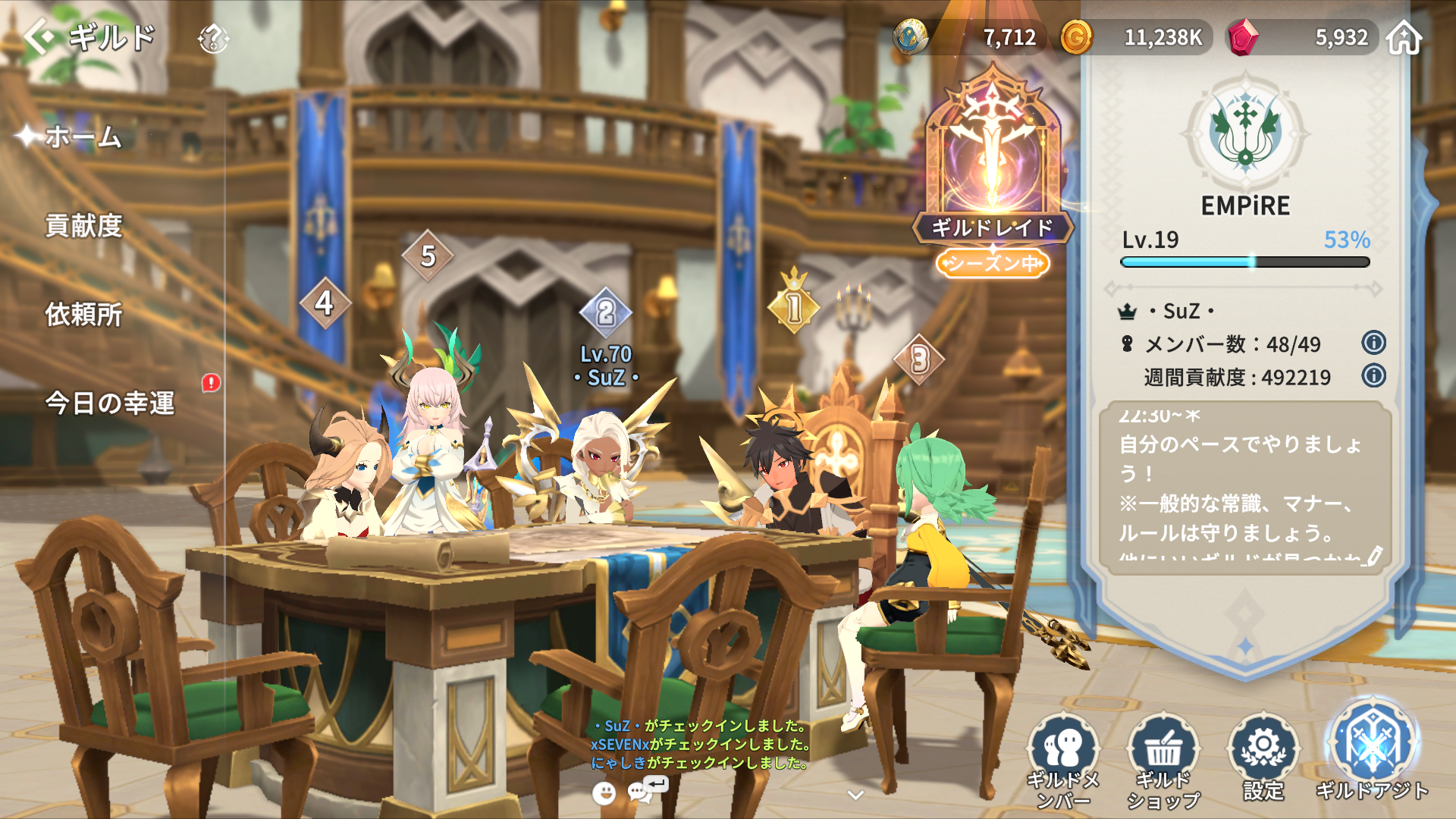Edit the guild notice with pencil icon

click(1373, 556)
